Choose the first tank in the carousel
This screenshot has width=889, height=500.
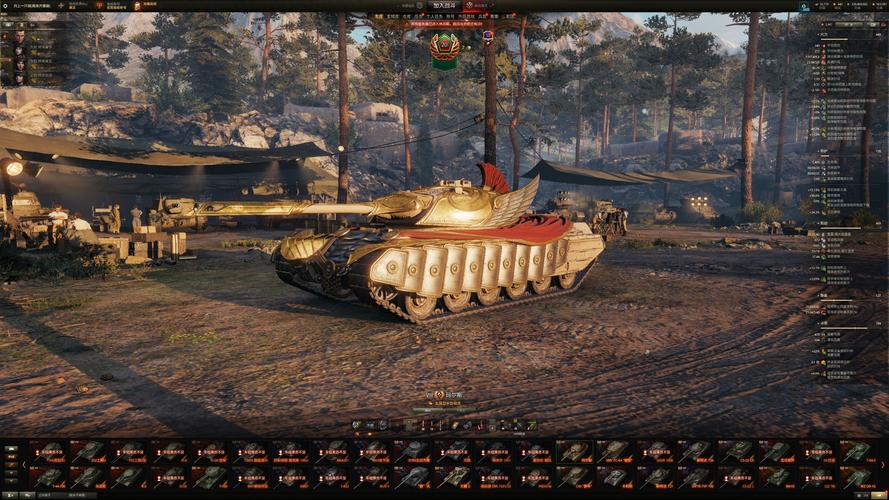point(47,451)
